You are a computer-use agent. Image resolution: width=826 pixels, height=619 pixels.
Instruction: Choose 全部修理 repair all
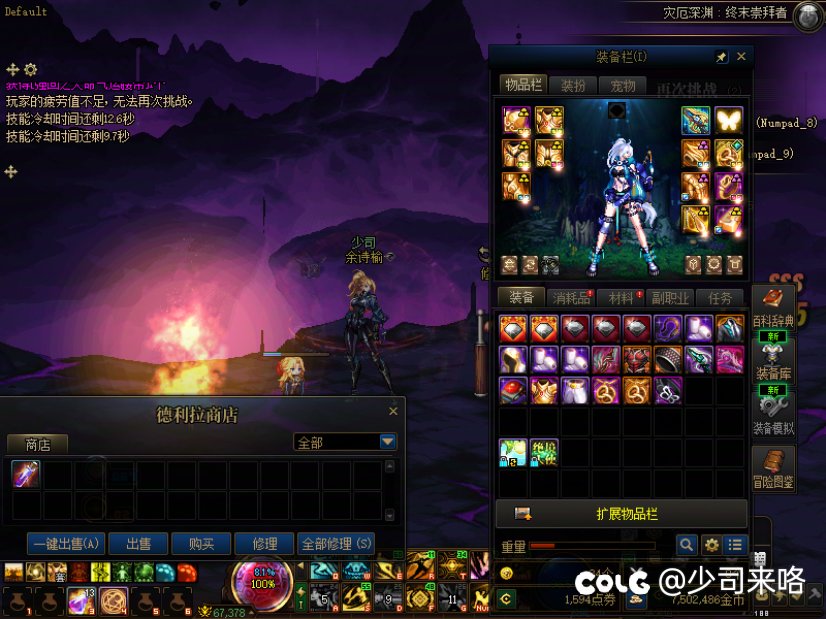click(x=337, y=544)
